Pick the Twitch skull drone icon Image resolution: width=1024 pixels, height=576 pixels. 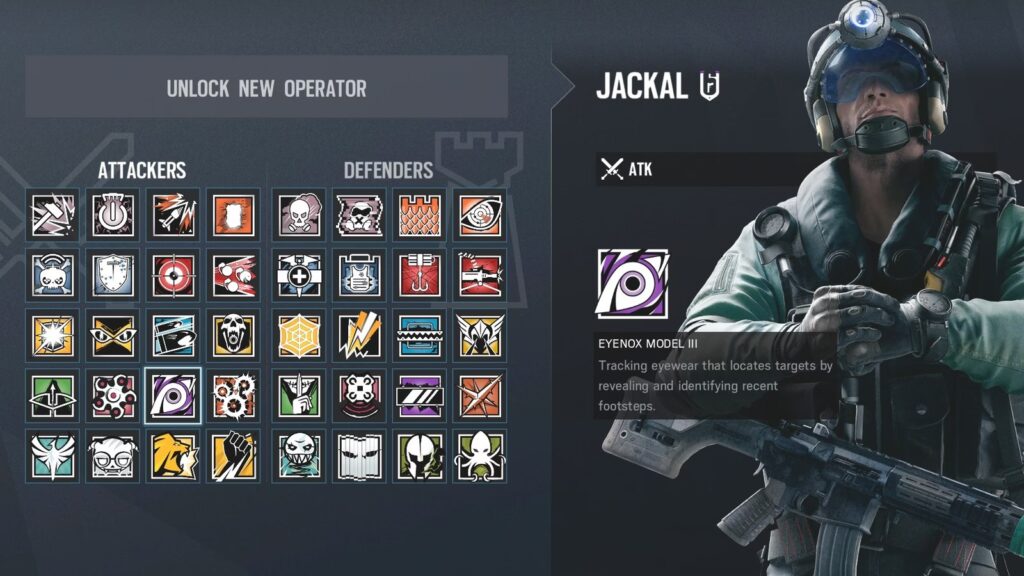click(x=52, y=274)
